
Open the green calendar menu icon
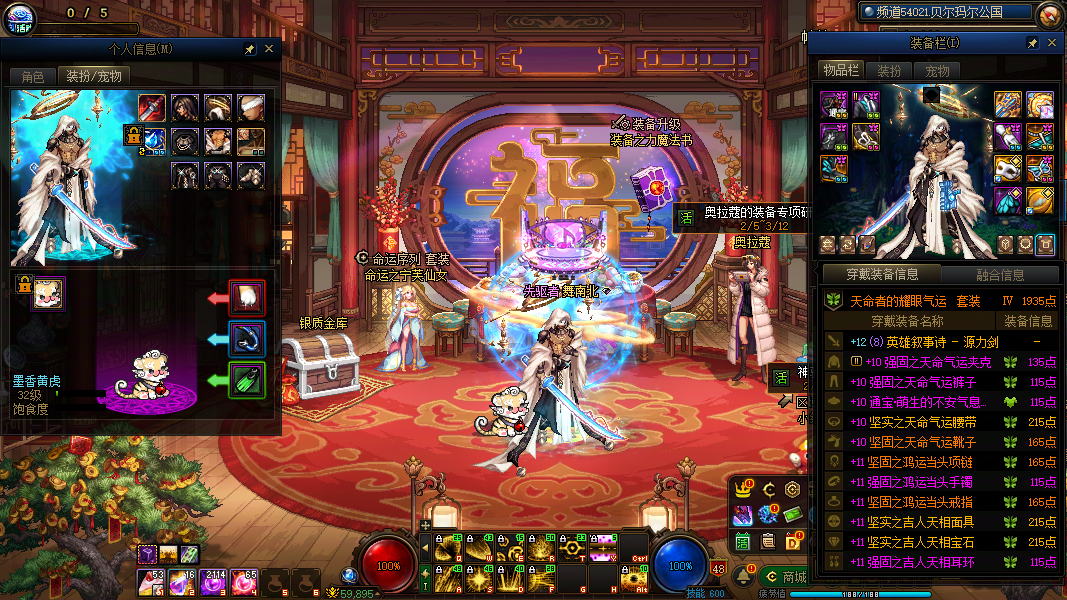[743, 541]
